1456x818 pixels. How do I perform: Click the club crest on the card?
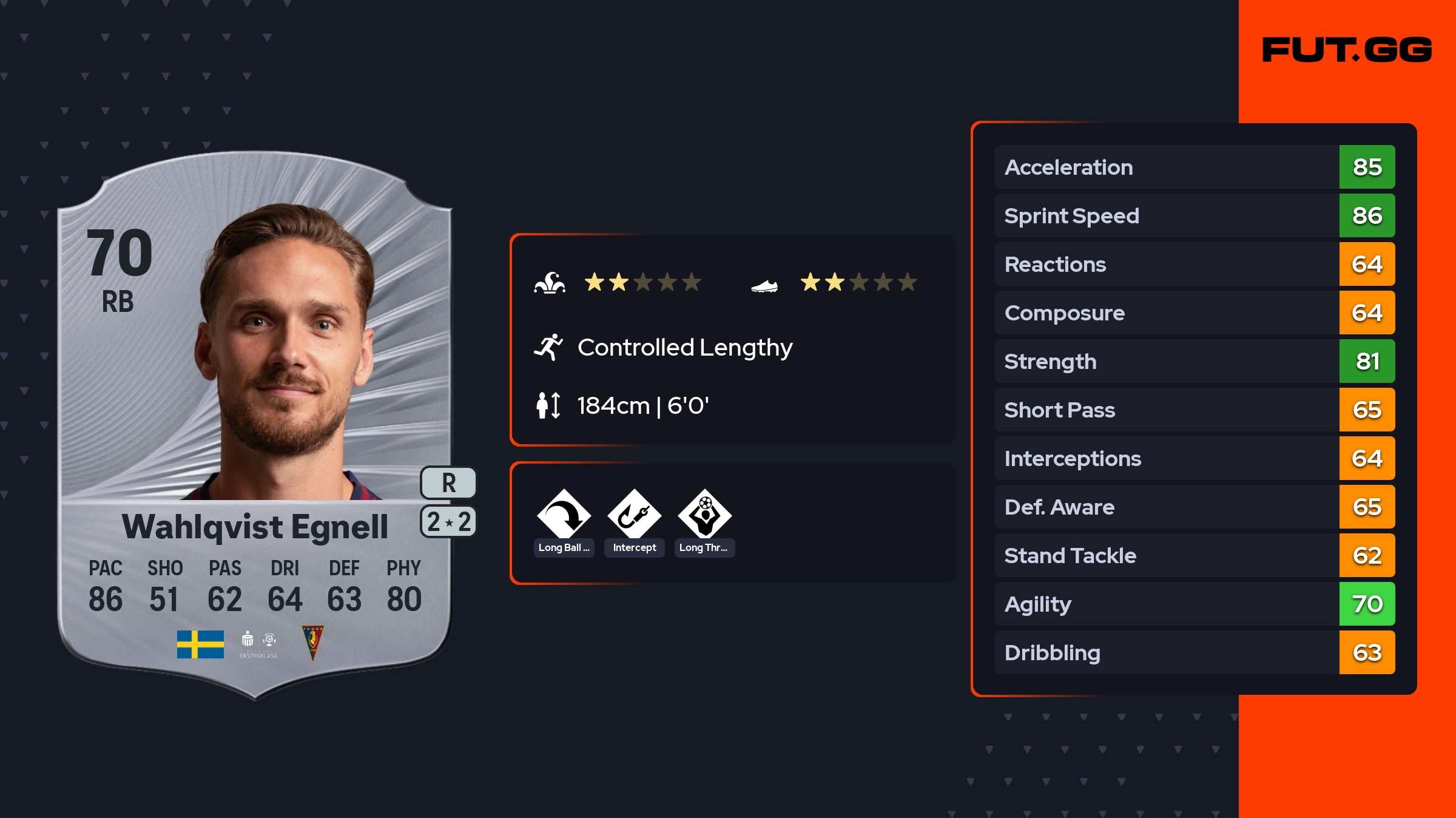[312, 643]
